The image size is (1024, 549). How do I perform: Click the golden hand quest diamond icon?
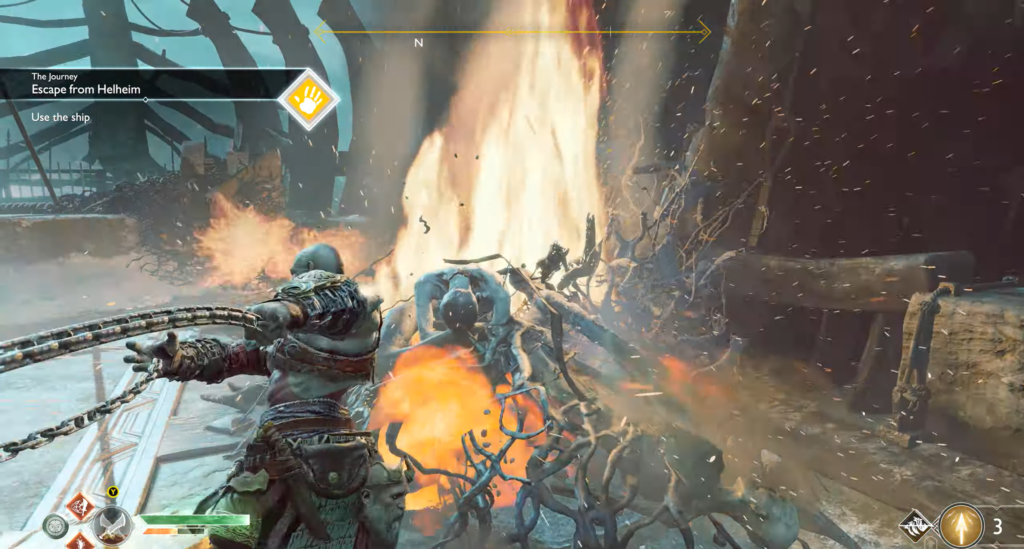[308, 98]
